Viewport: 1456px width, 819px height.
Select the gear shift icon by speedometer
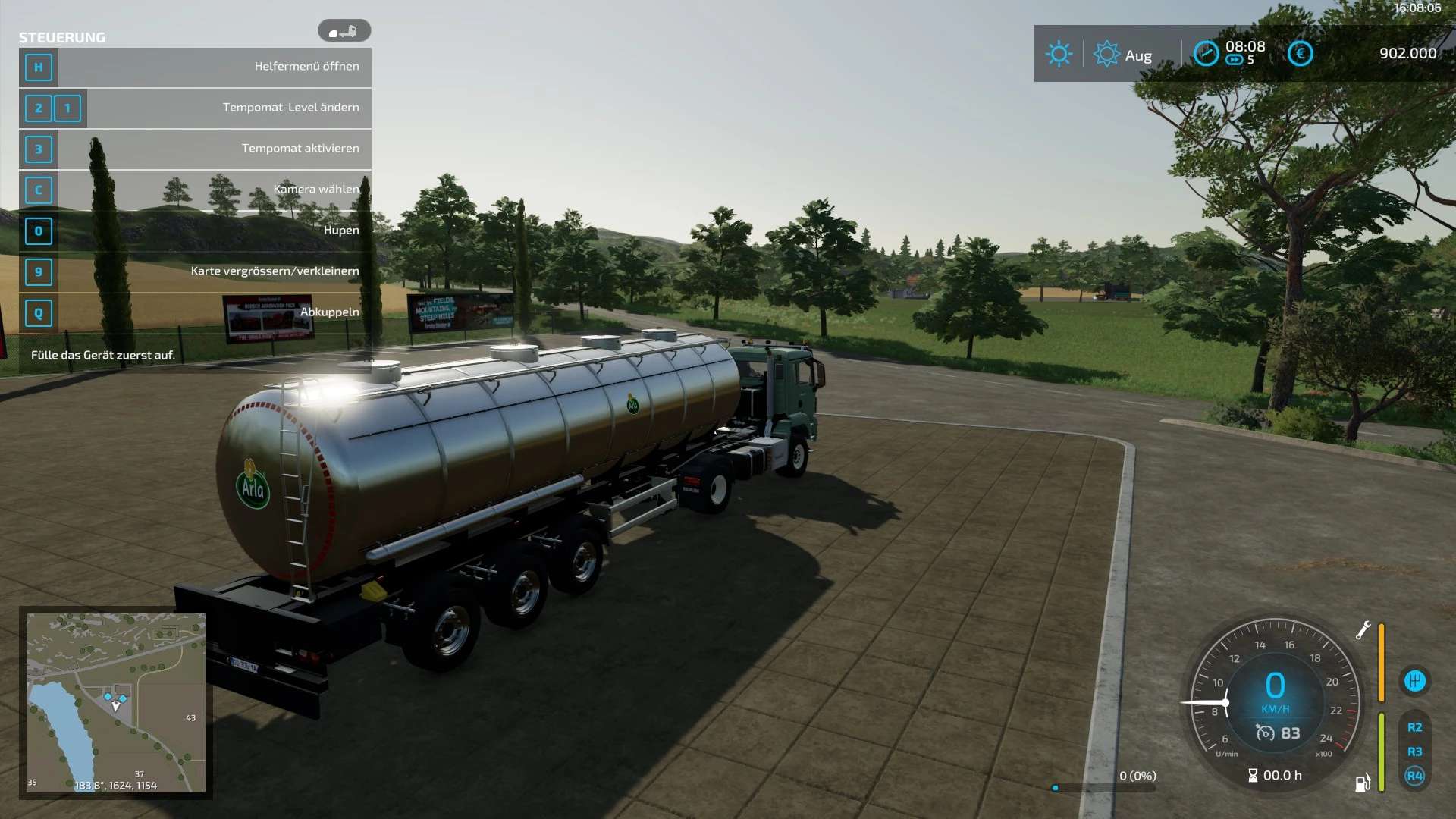click(1414, 680)
